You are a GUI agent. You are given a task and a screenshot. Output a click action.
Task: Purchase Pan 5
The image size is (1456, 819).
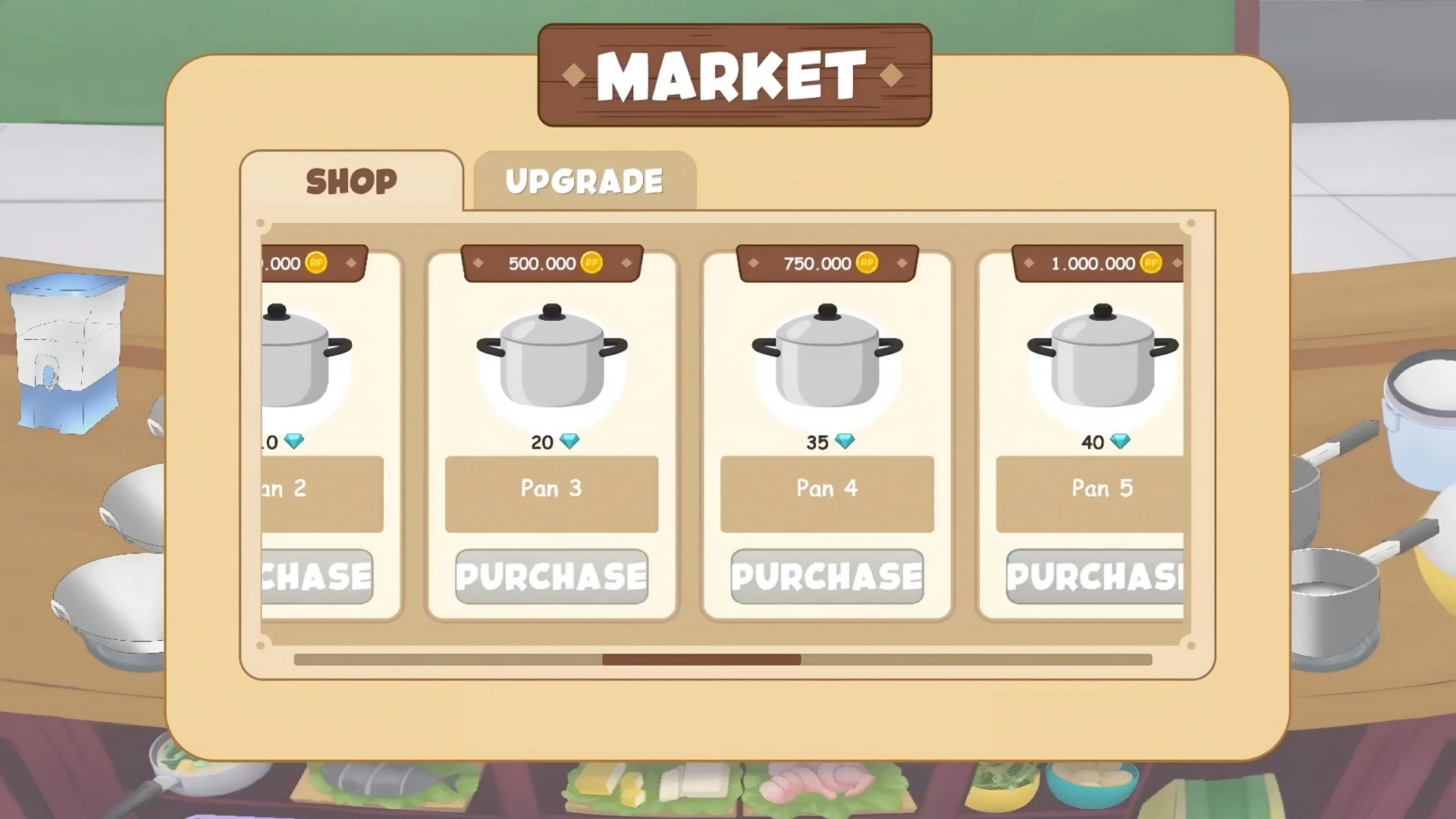(1094, 576)
